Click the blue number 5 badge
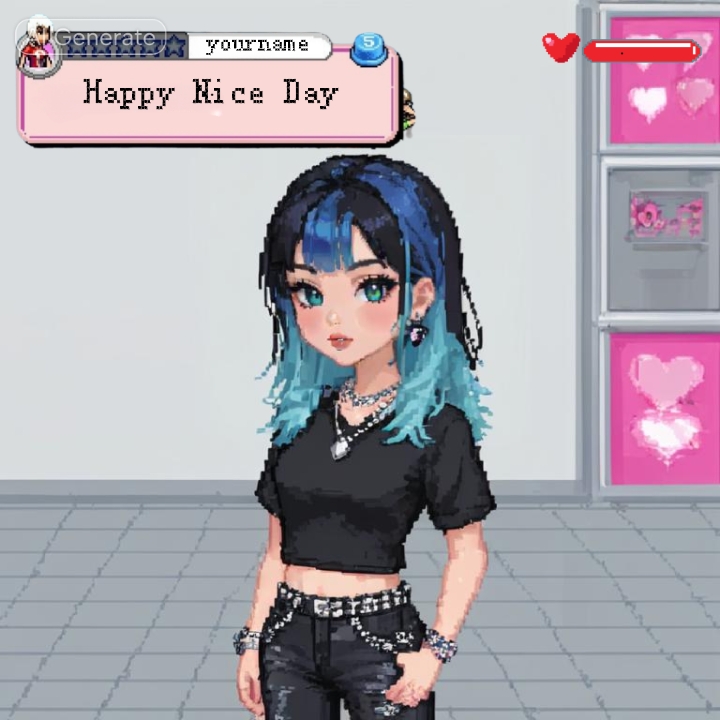This screenshot has height=720, width=720. click(368, 44)
